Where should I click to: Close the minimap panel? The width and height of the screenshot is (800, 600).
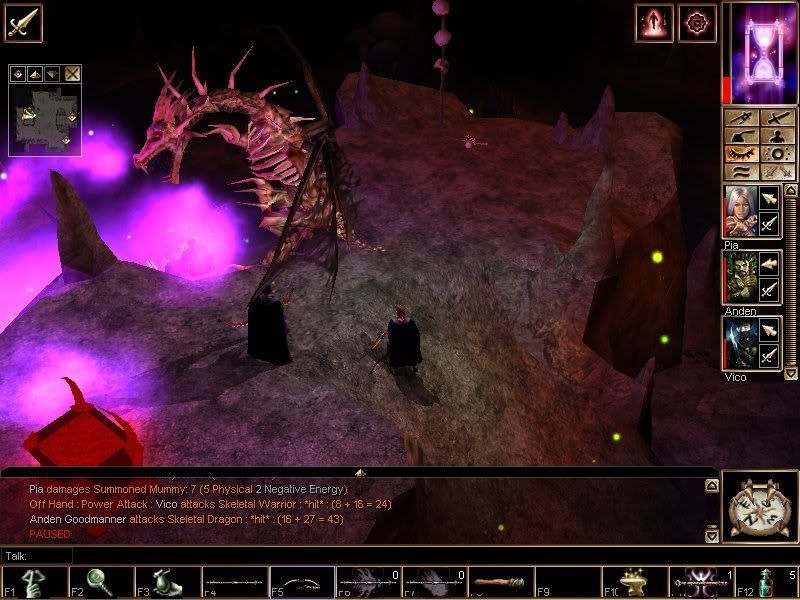point(73,73)
